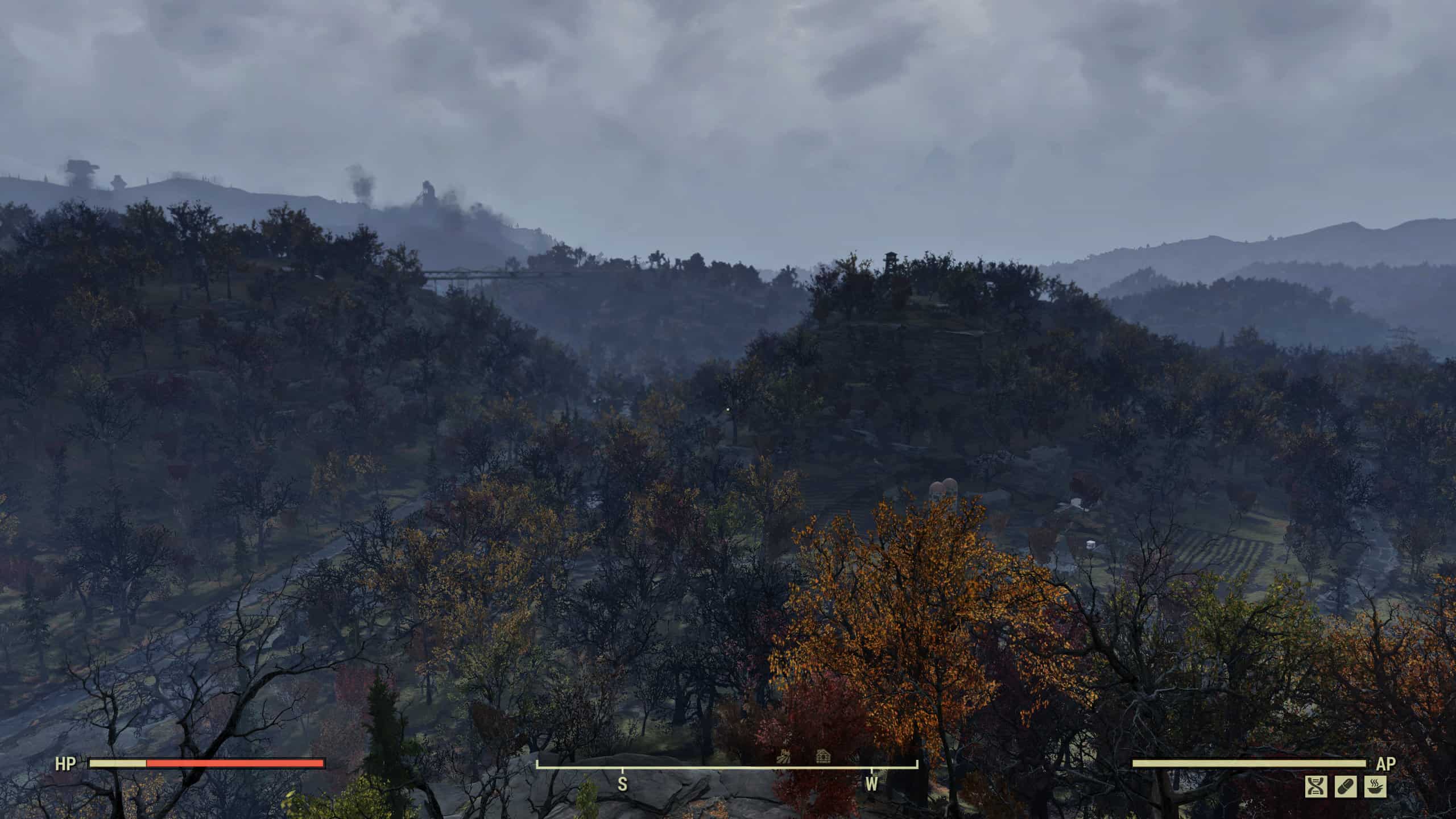Click the farm field compass marker

(x=784, y=756)
